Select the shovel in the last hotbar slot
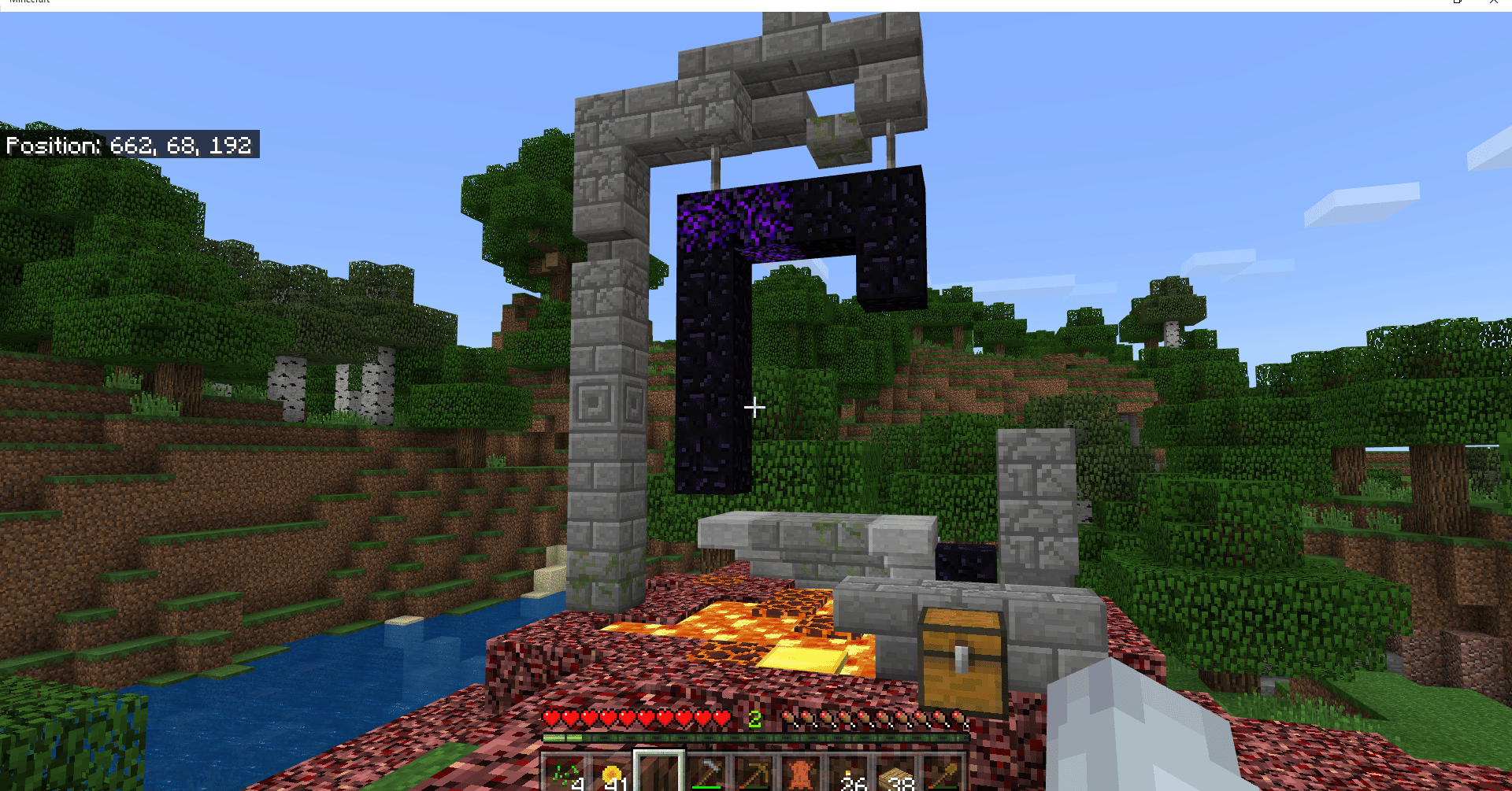 pyautogui.click(x=943, y=771)
